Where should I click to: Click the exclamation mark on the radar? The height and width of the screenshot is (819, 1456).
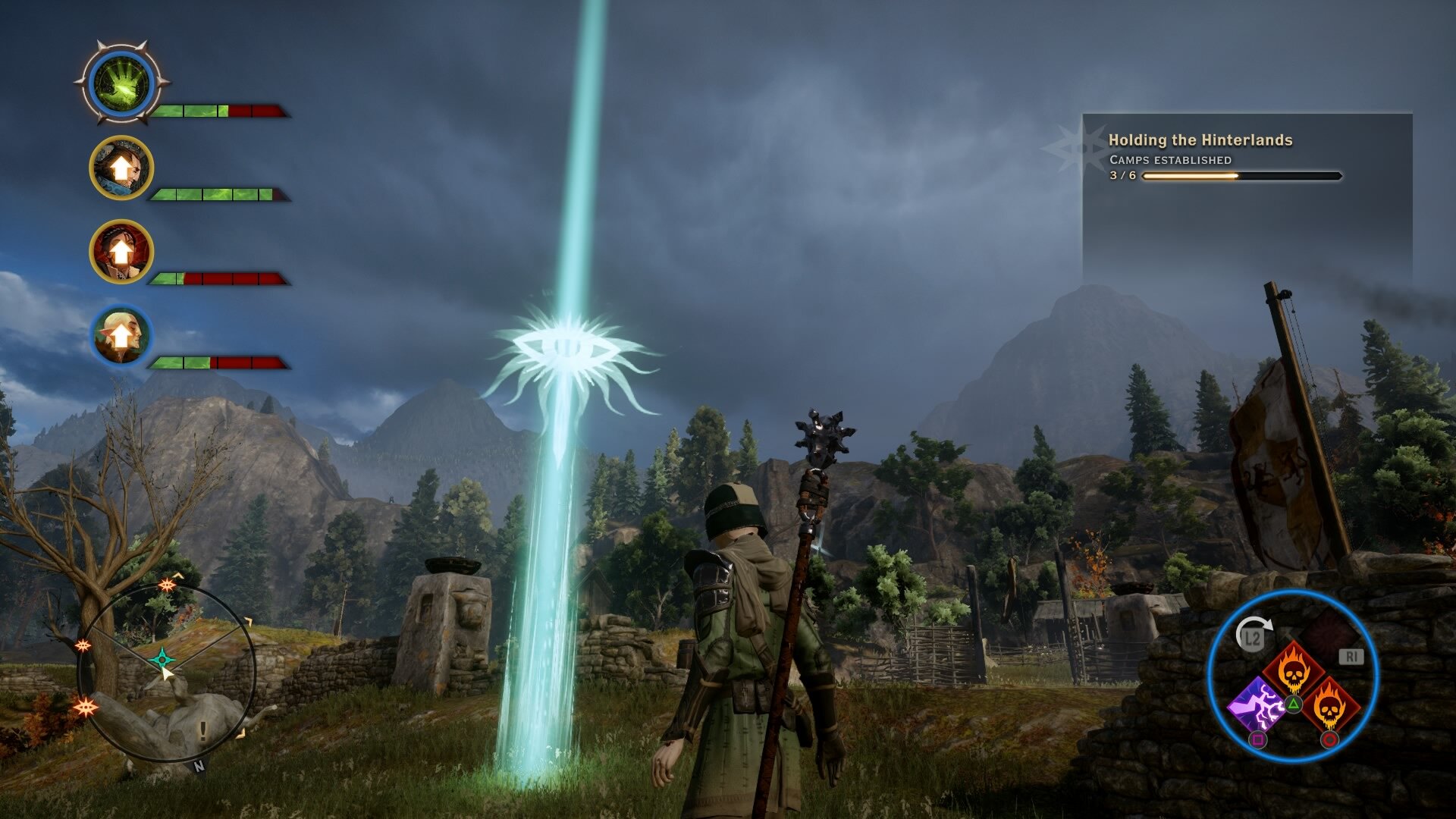click(x=202, y=730)
